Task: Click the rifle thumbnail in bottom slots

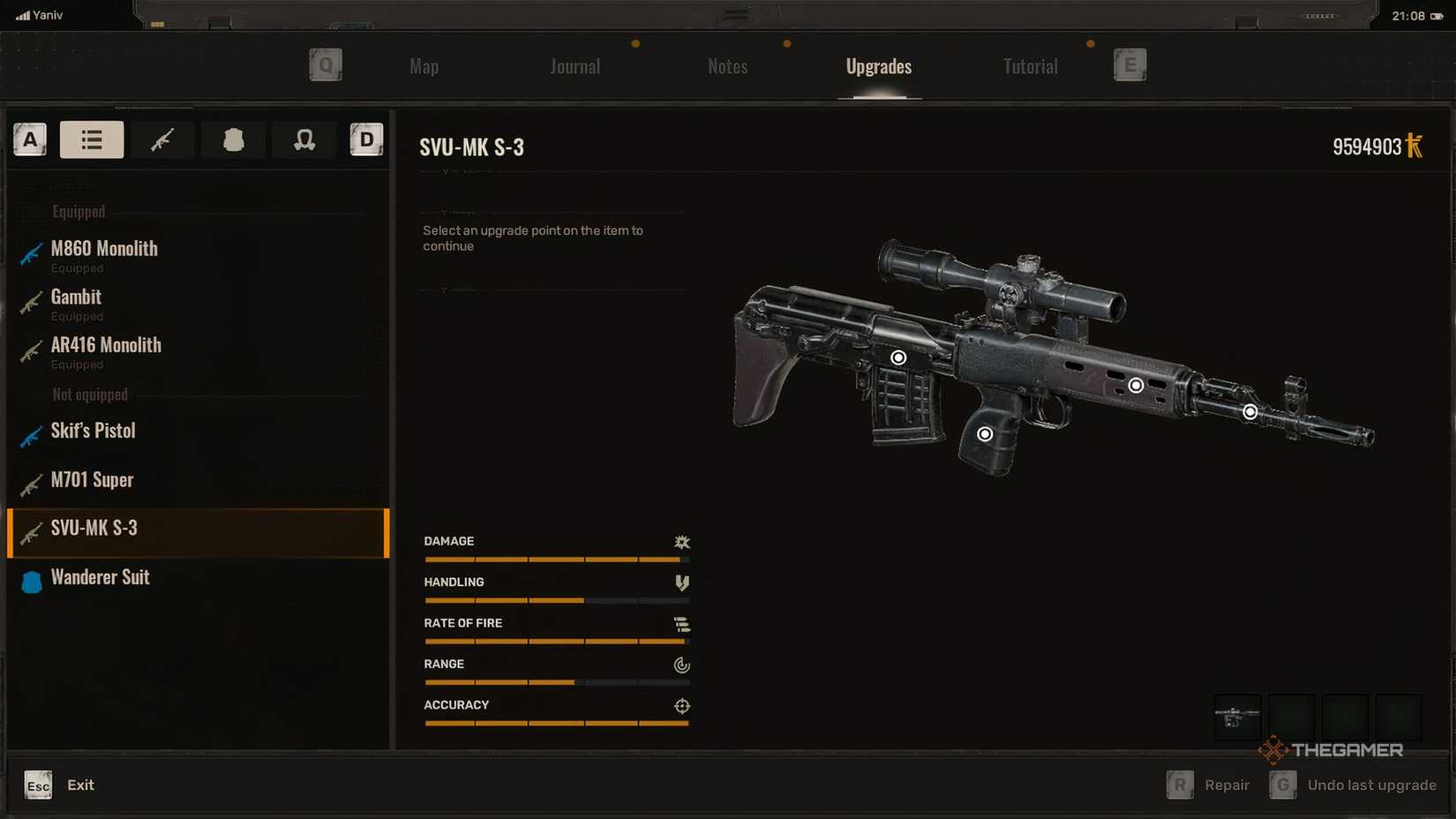Action: [1237, 716]
